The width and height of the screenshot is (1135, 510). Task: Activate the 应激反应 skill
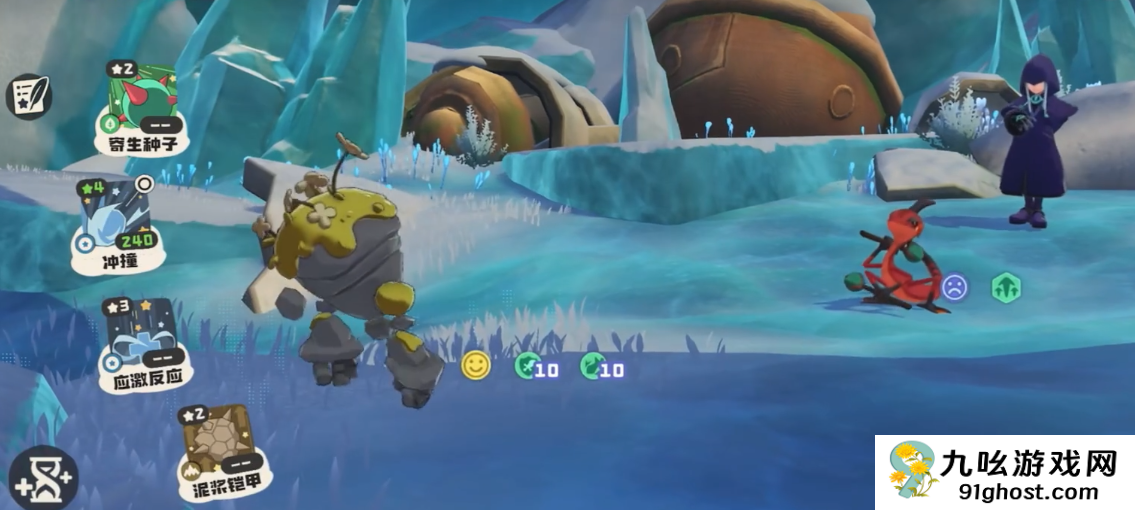click(144, 342)
